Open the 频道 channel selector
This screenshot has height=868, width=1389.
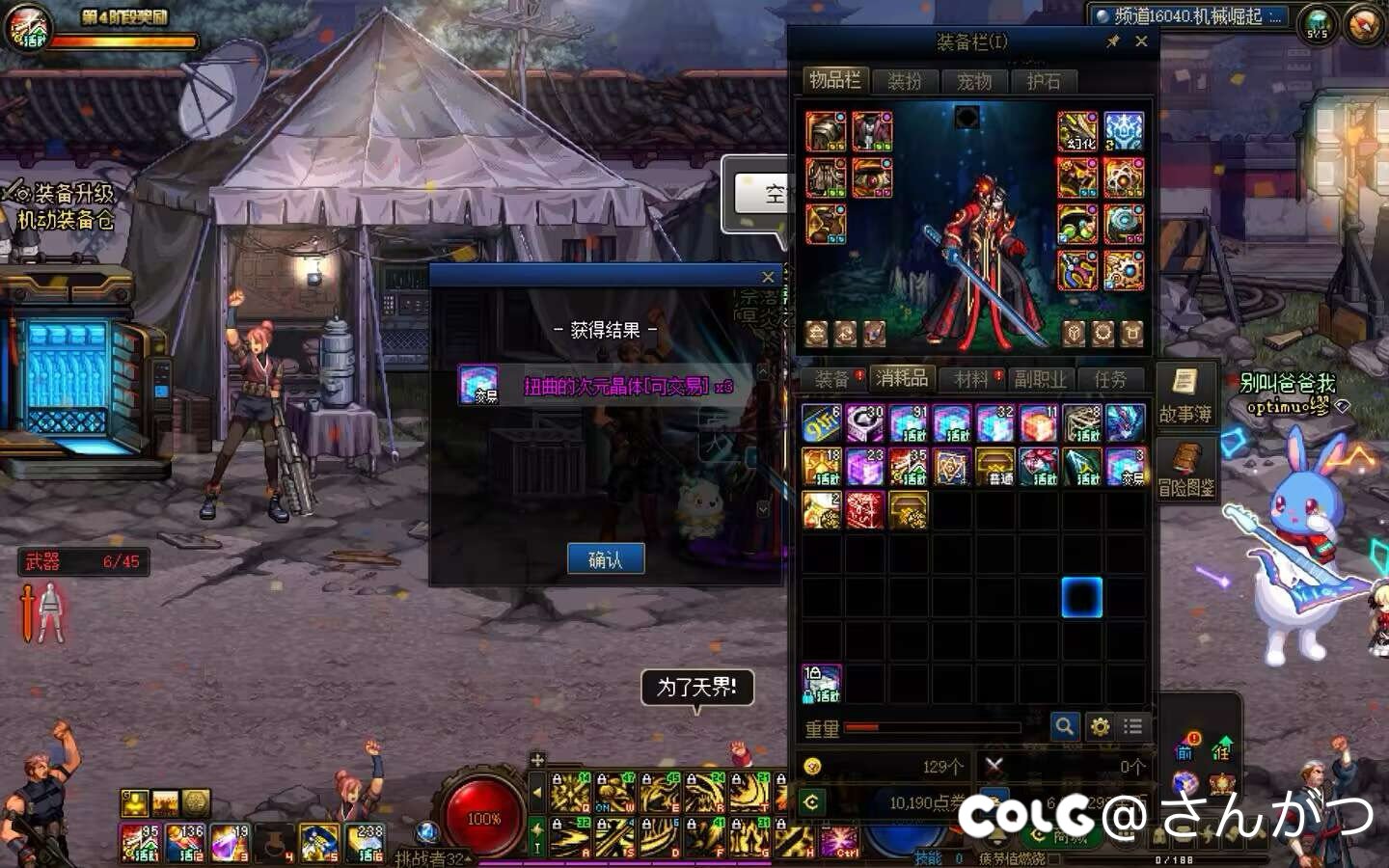coord(1188,16)
